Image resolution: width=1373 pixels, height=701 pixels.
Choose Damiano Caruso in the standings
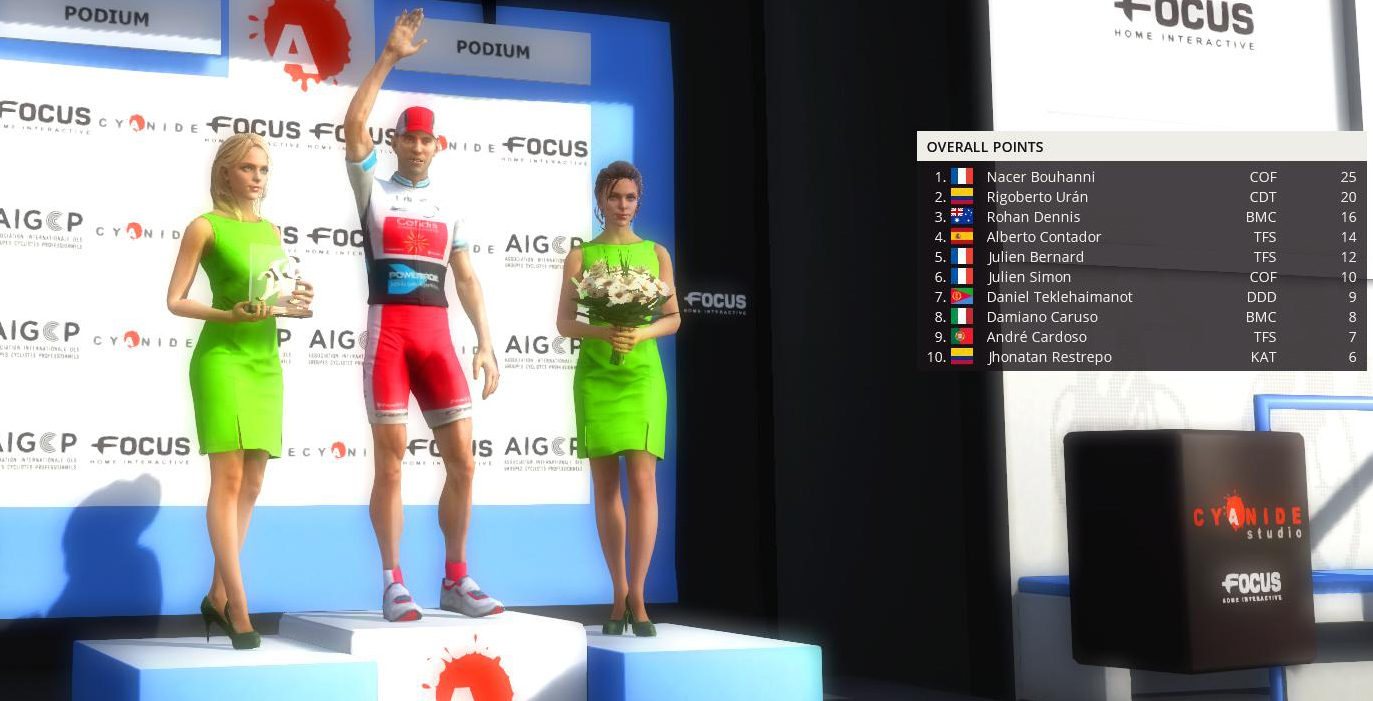[1041, 317]
